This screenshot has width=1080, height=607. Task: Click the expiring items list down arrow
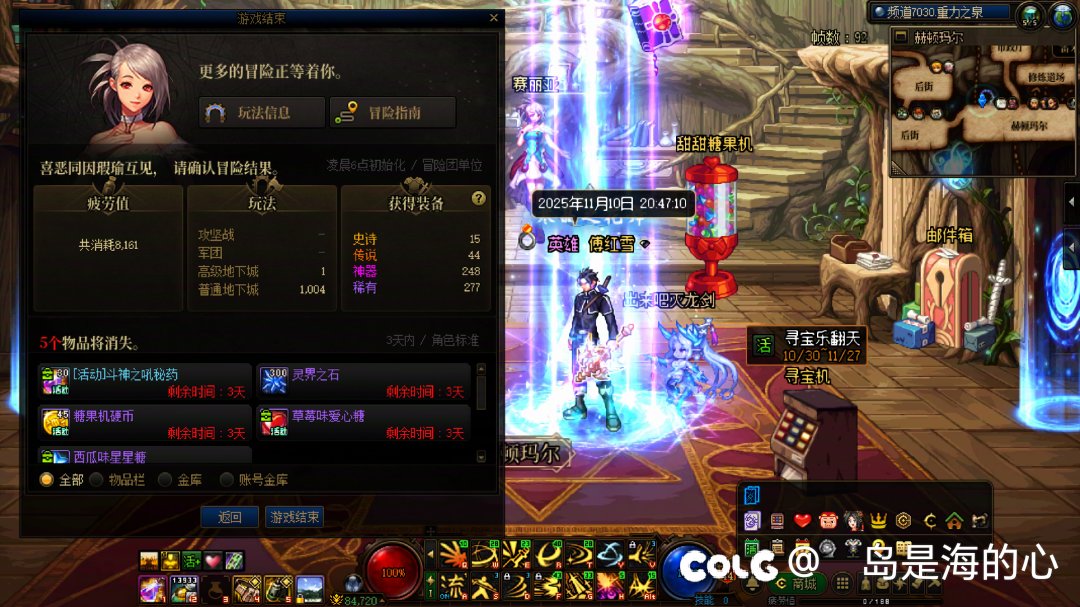point(481,455)
